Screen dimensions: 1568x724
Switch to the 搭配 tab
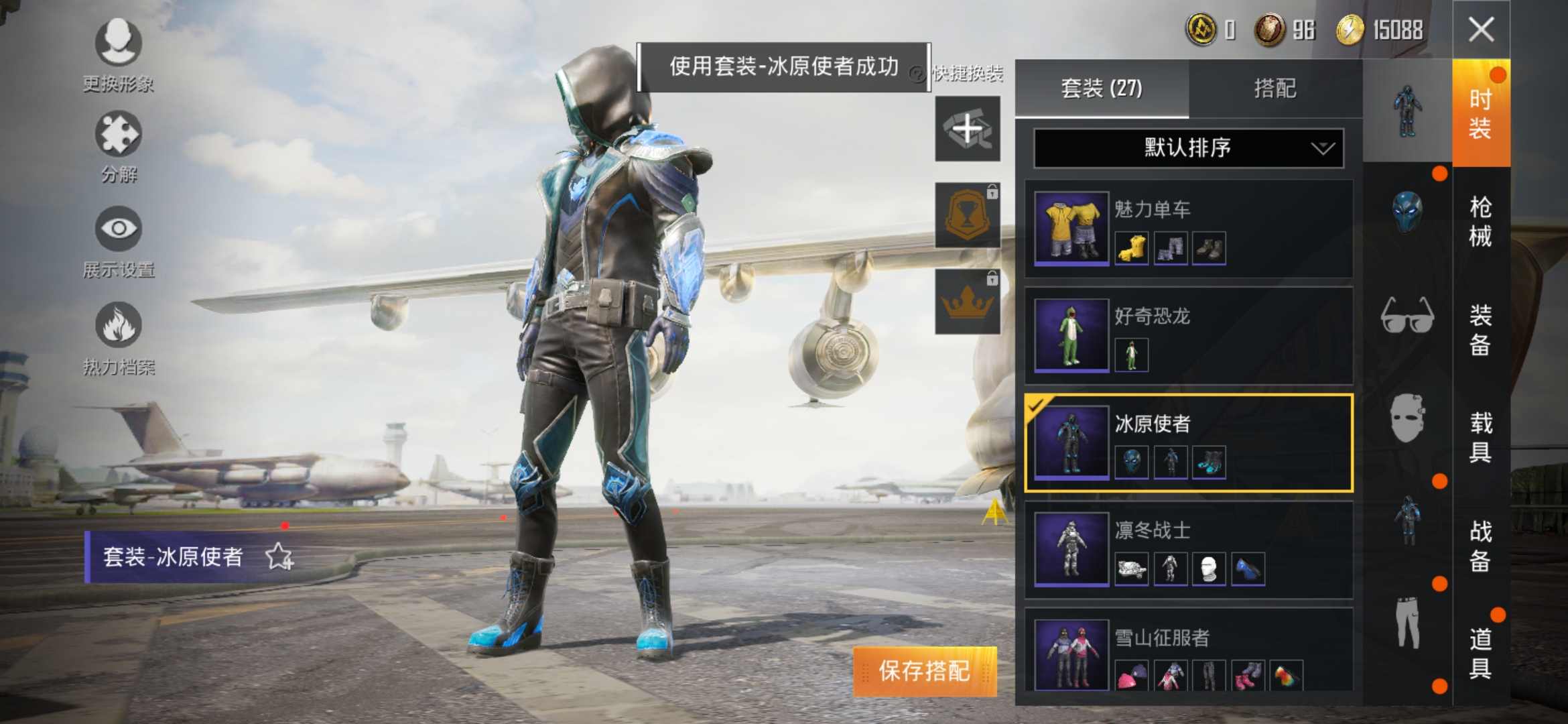click(1277, 90)
